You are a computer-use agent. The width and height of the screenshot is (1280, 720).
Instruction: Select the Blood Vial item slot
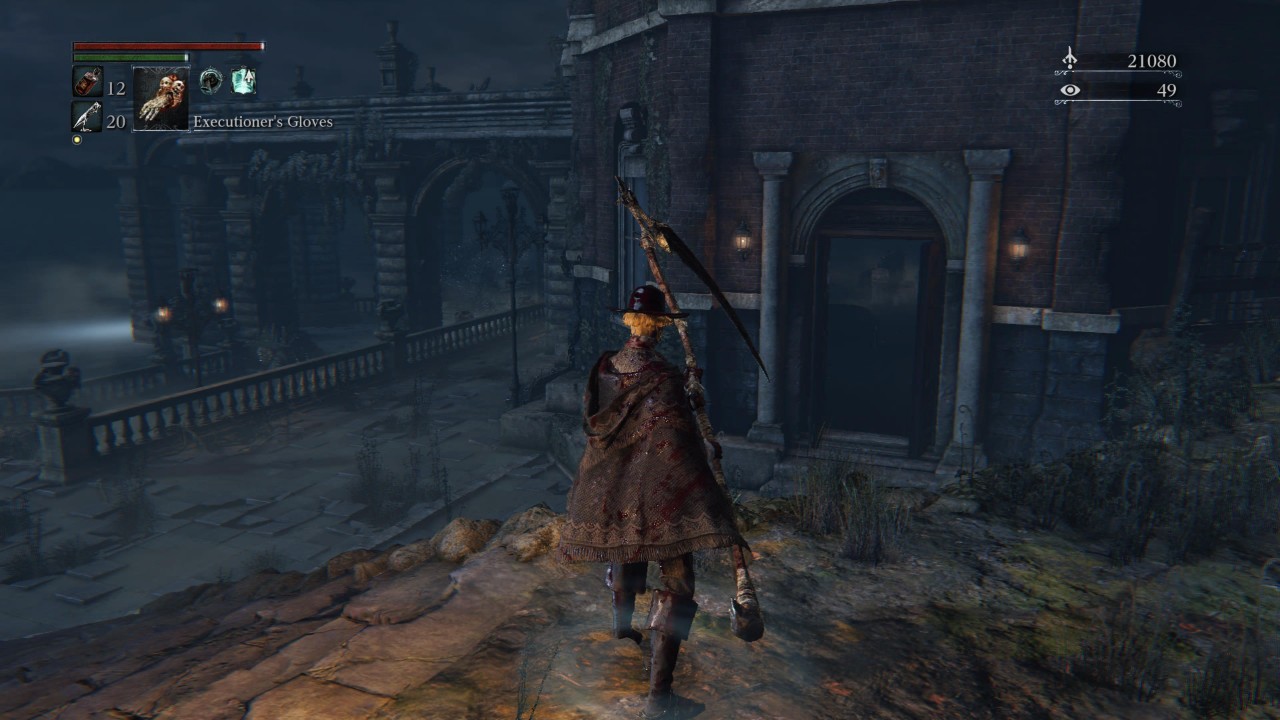[x=87, y=82]
